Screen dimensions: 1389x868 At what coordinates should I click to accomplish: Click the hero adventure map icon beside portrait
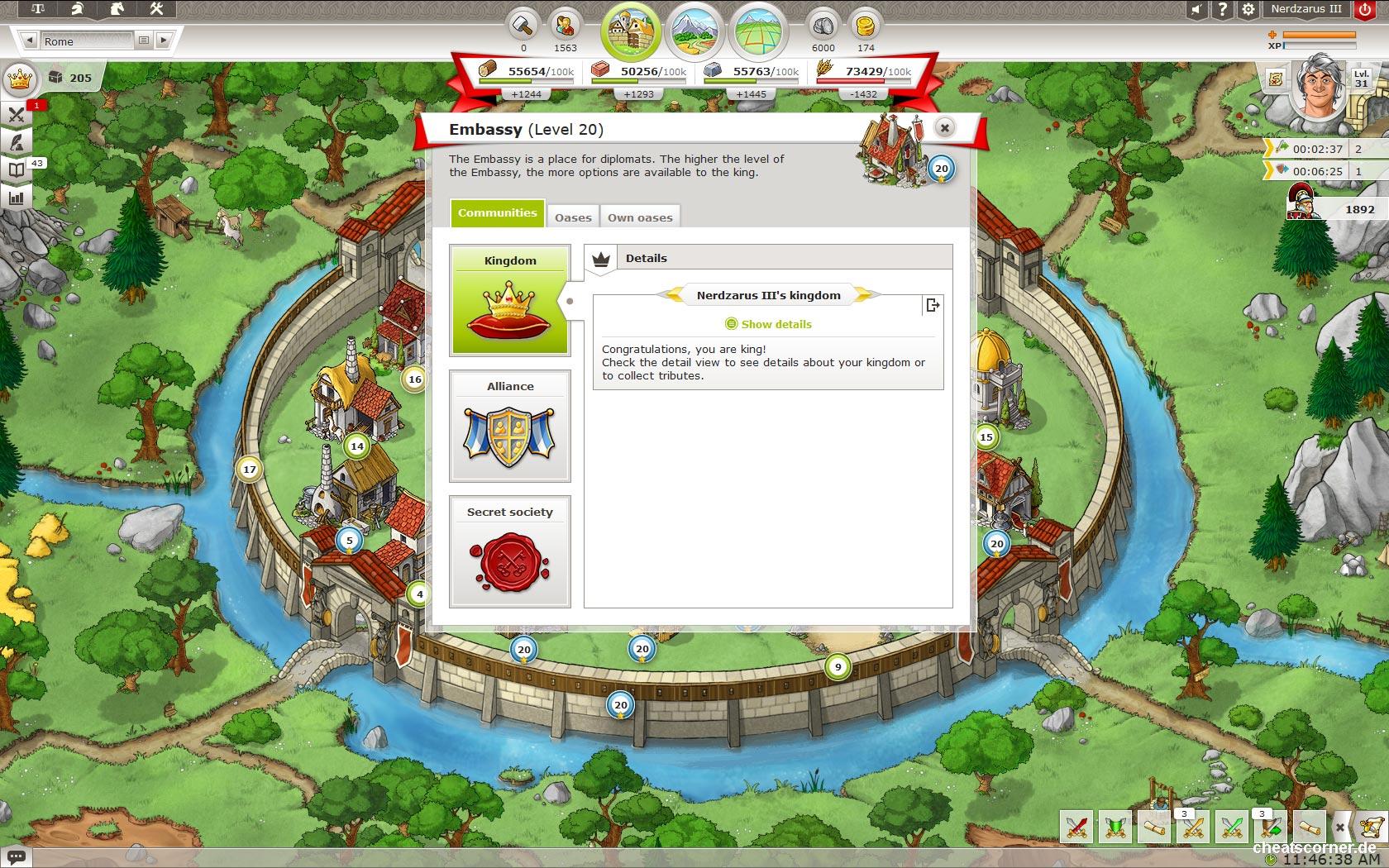point(1274,80)
